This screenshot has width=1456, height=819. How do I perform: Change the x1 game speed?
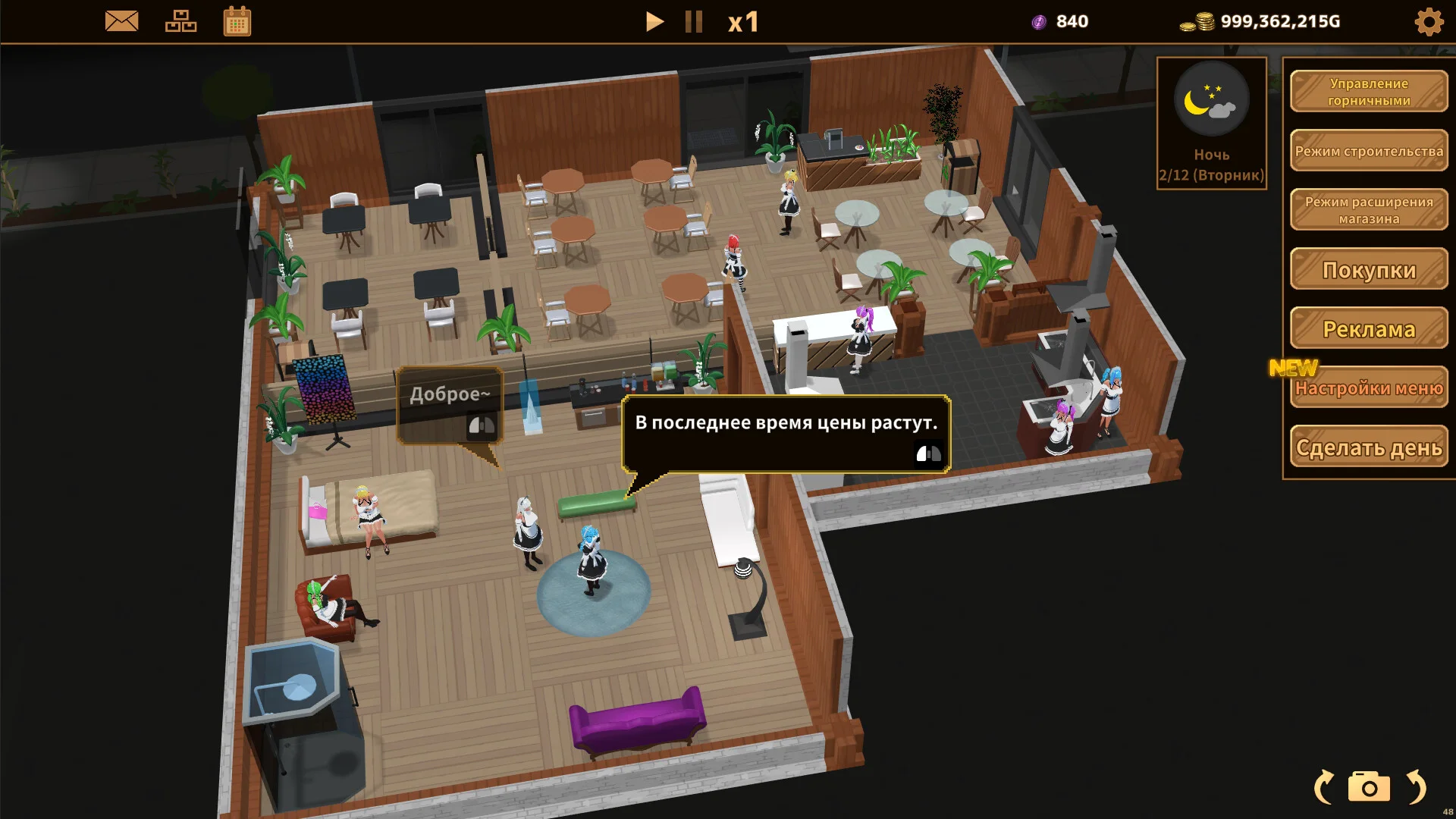743,22
